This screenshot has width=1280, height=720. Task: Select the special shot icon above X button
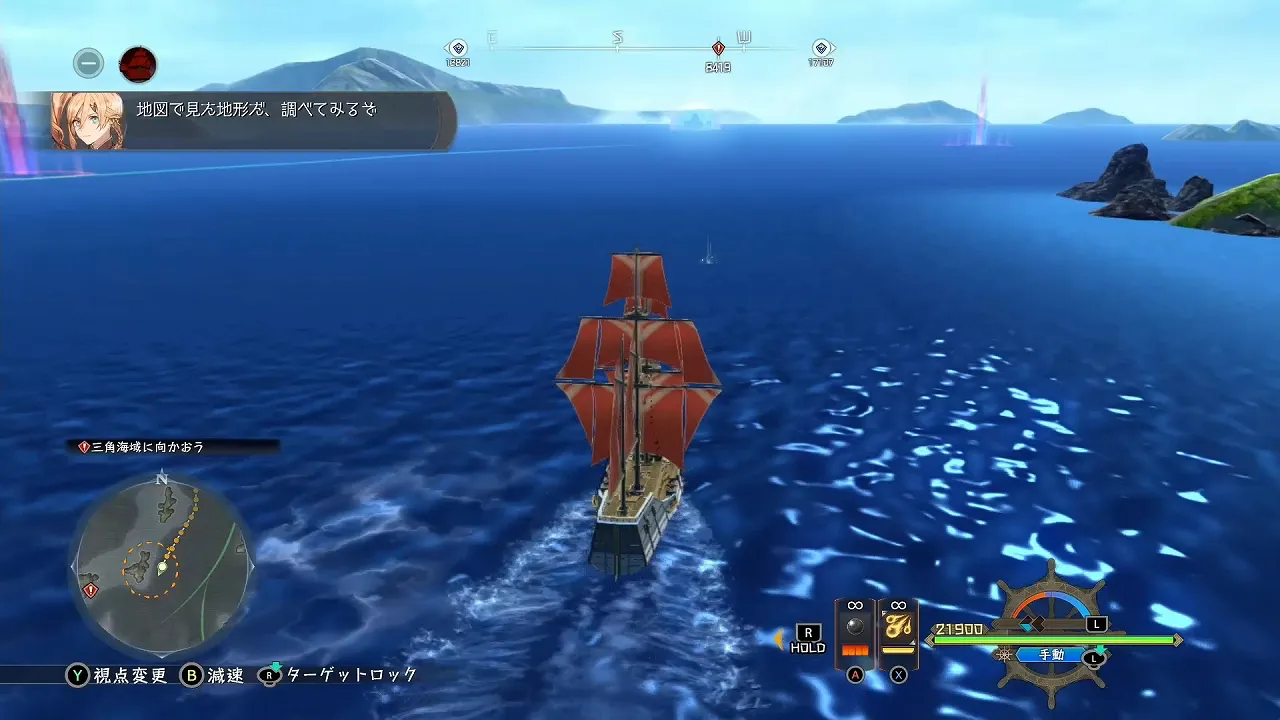click(x=898, y=625)
